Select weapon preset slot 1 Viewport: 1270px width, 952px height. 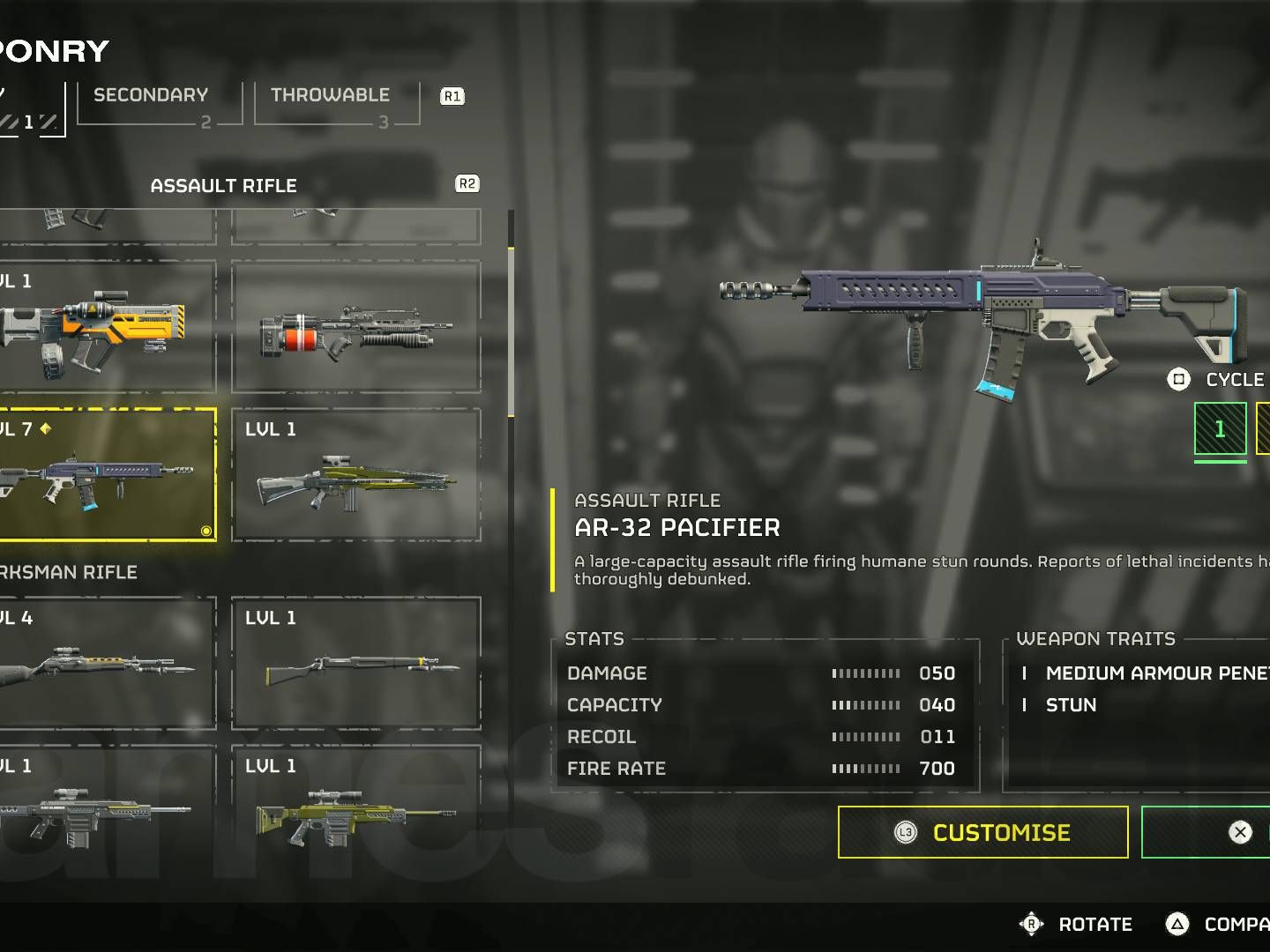[1220, 429]
